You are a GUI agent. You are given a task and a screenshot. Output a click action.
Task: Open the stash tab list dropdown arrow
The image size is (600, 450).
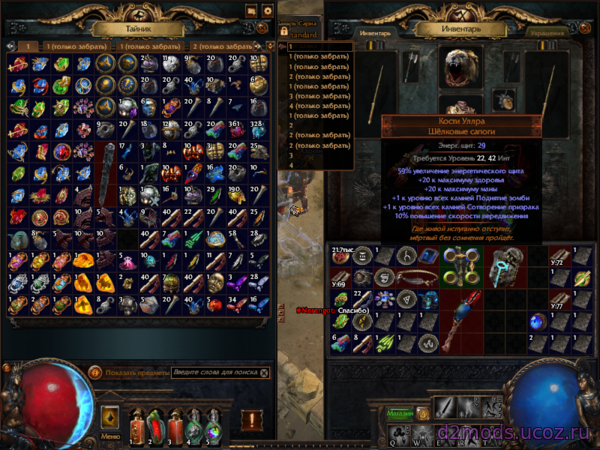point(268,46)
